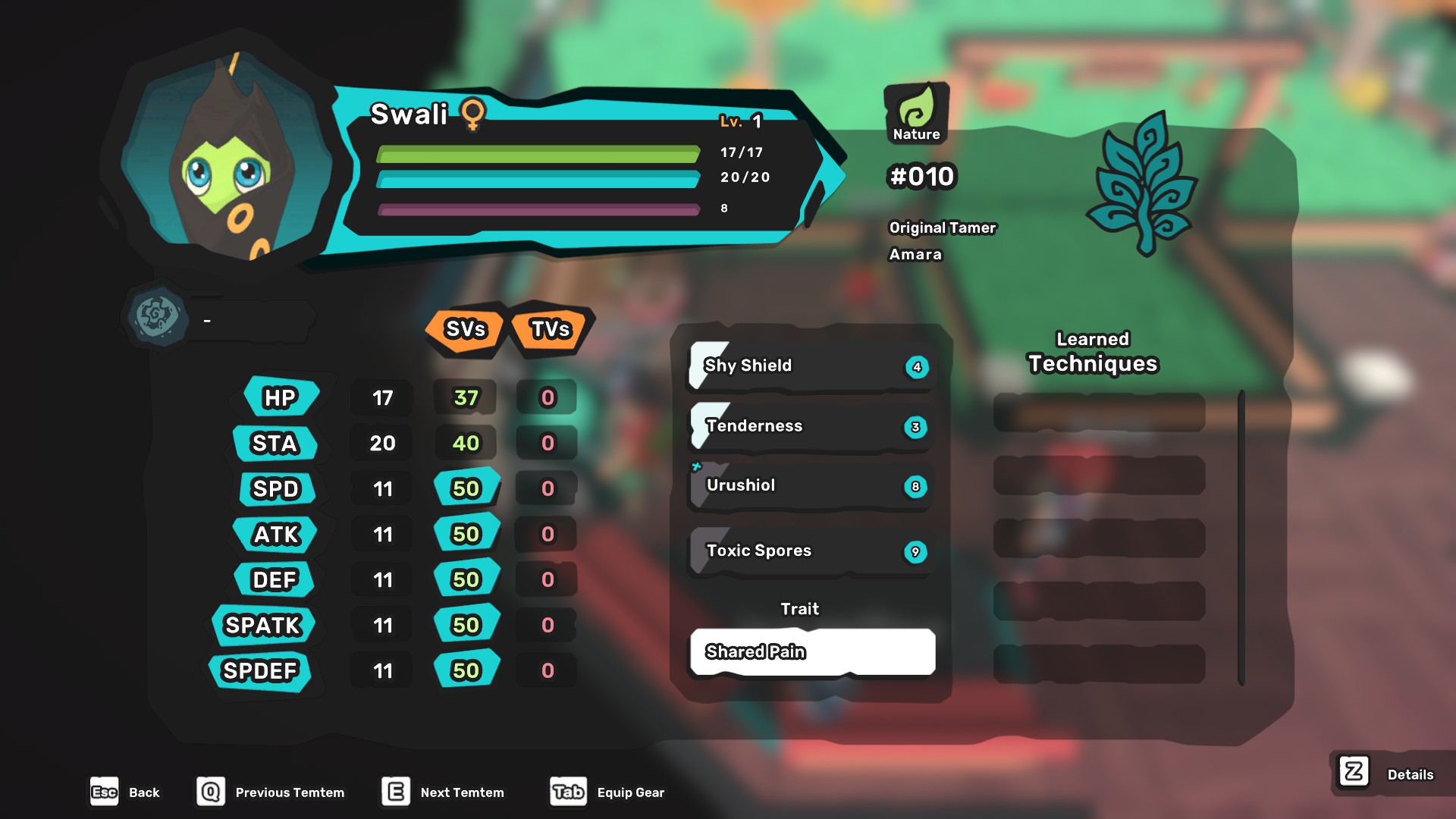Toggle the SVs column header
Viewport: 1456px width, 819px height.
click(x=465, y=329)
